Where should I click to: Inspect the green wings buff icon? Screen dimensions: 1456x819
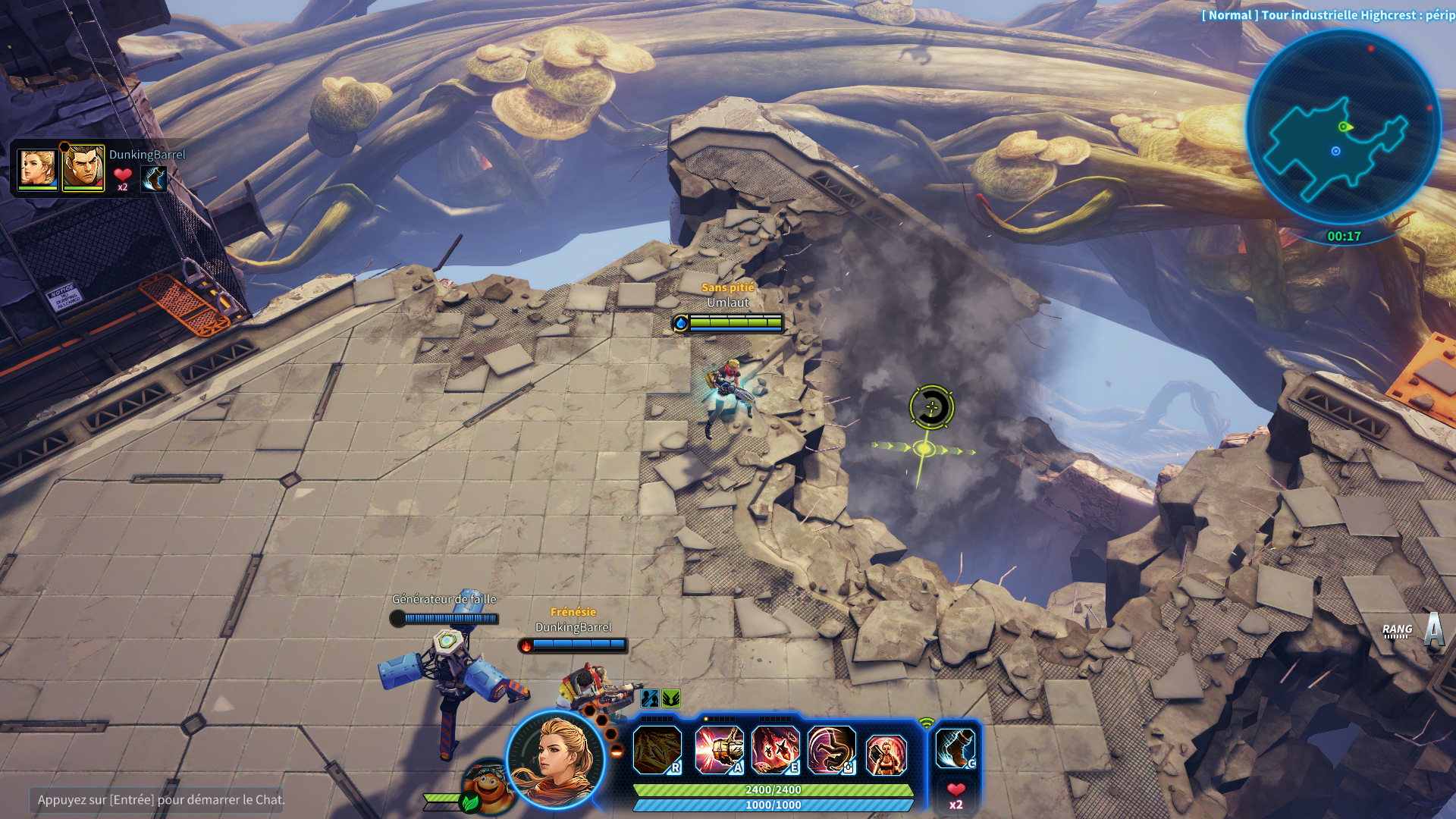pos(671,698)
